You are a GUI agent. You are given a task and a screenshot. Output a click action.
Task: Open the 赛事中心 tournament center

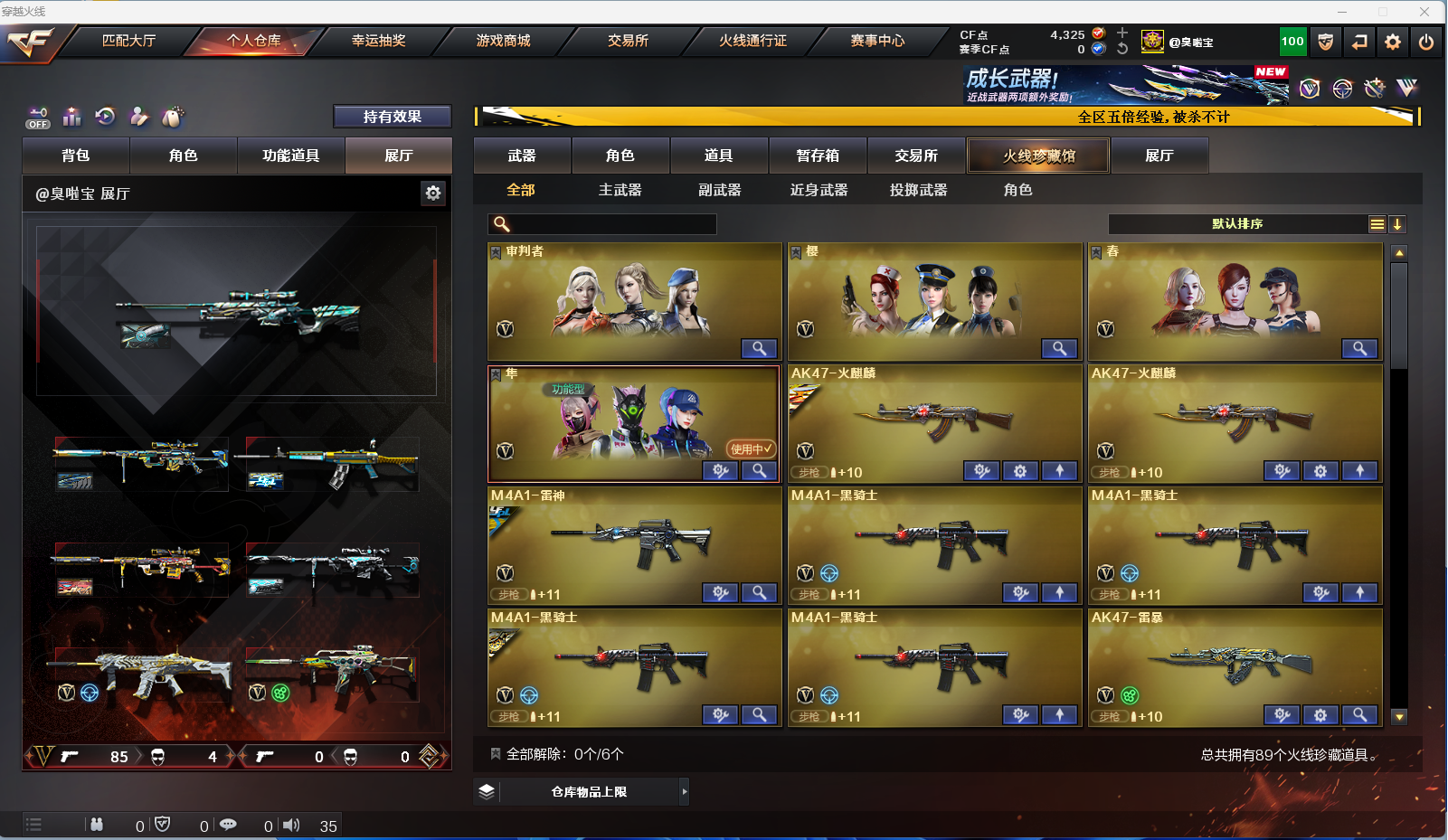[877, 41]
